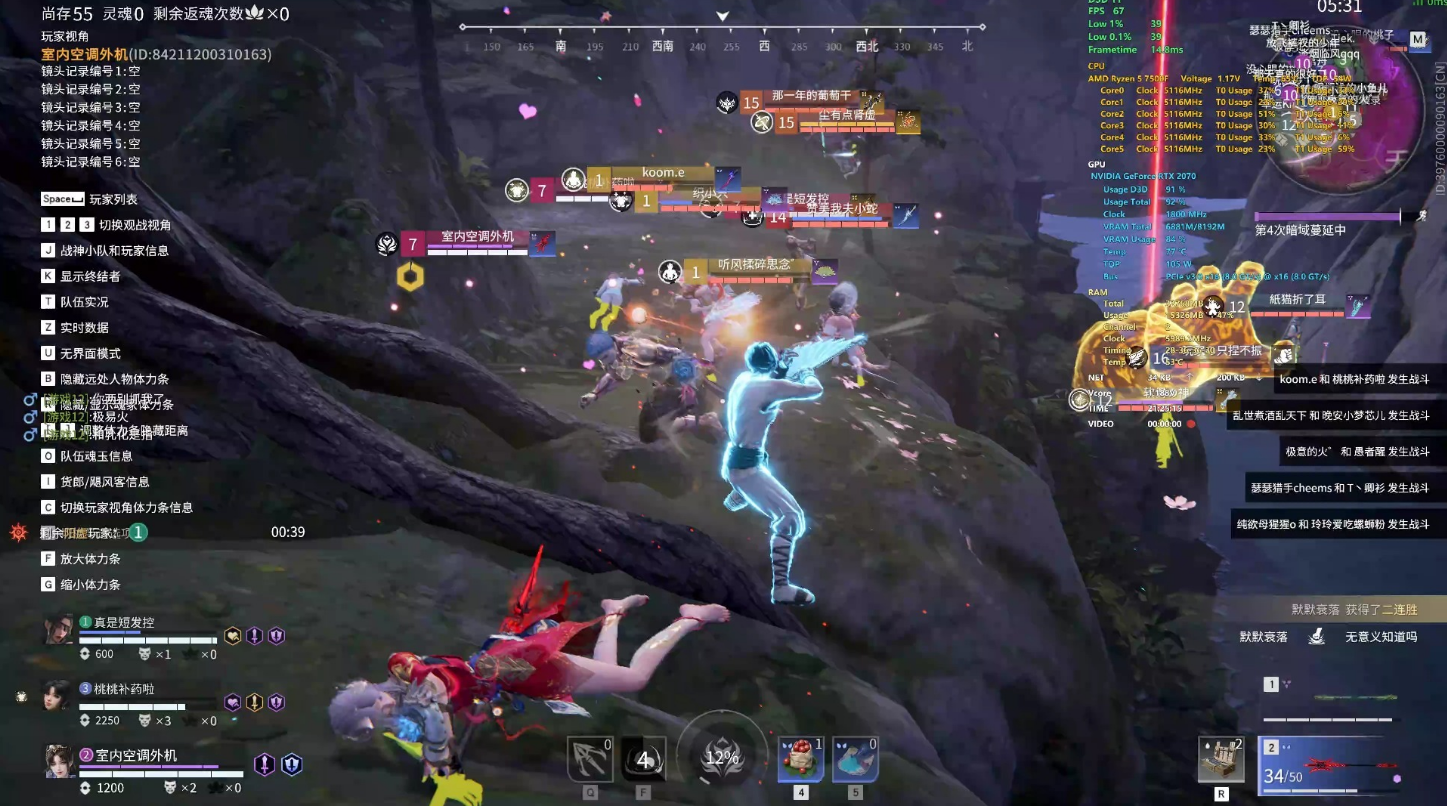This screenshot has width=1447, height=806.
Task: Click 室内空调外机's portrait in the squad list
Action: 59,761
